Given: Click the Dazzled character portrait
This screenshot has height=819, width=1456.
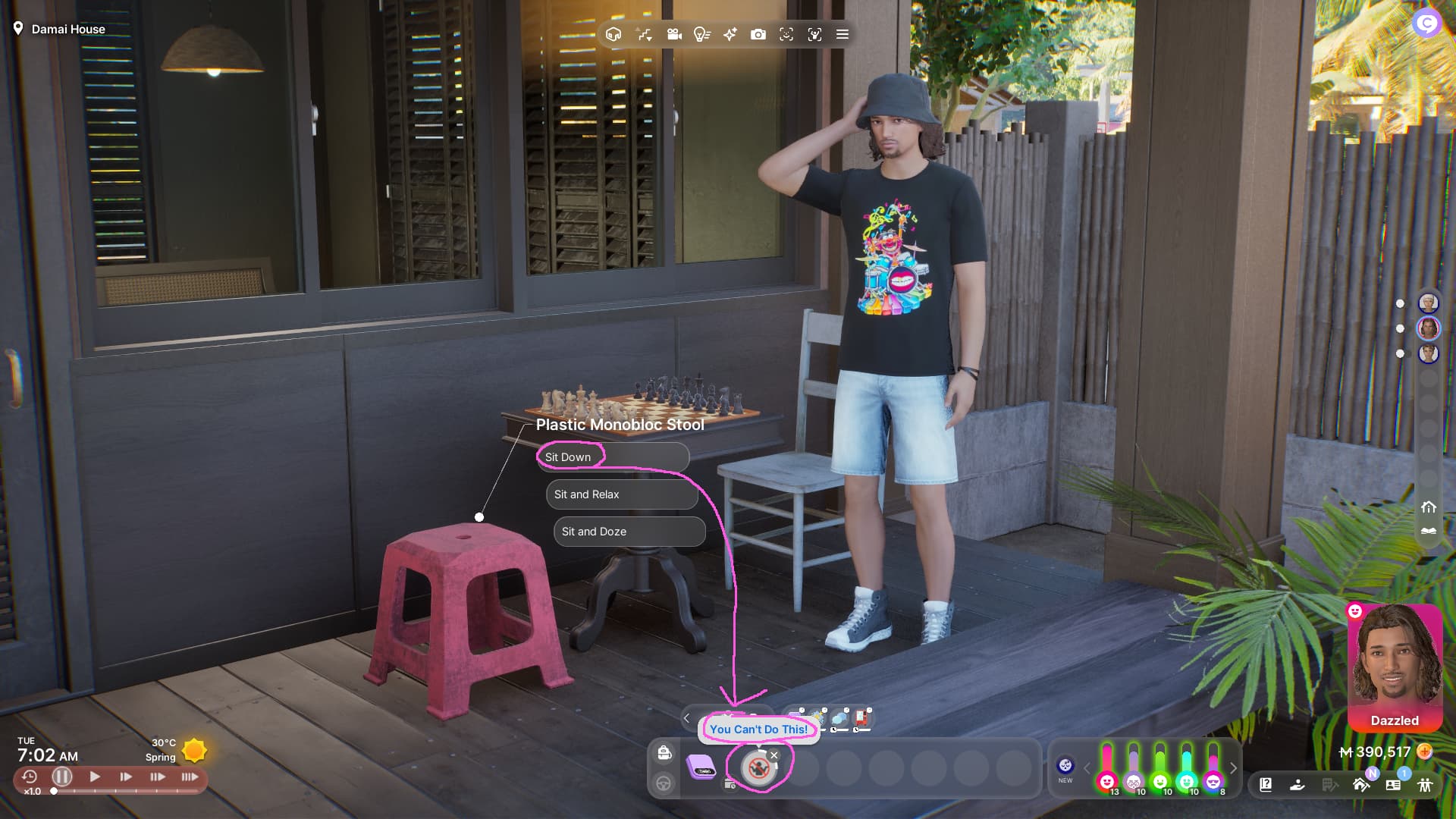Looking at the screenshot, I should pyautogui.click(x=1394, y=664).
